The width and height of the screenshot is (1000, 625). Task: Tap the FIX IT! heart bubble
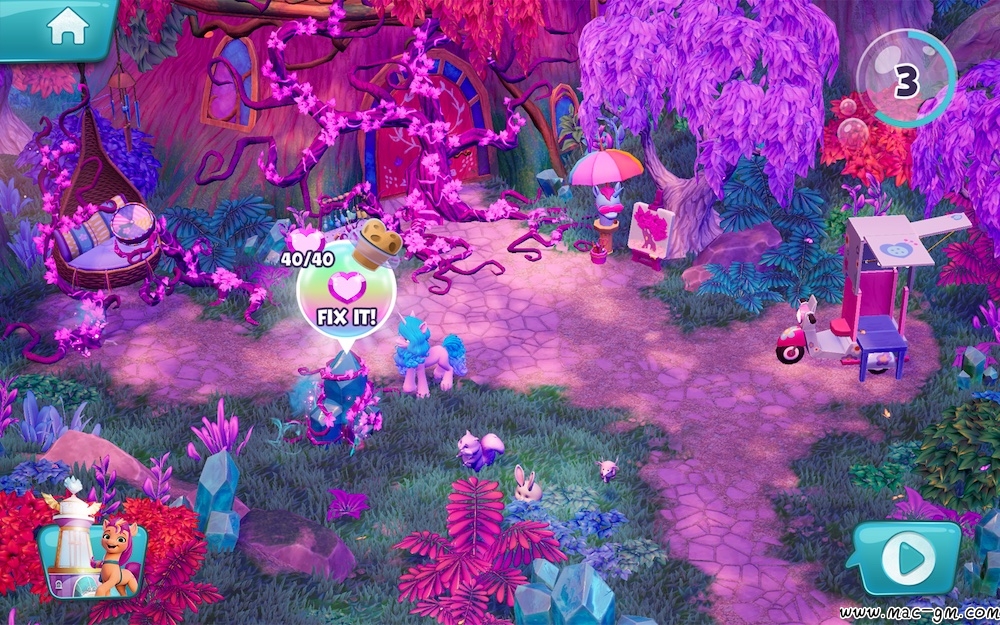pos(347,296)
